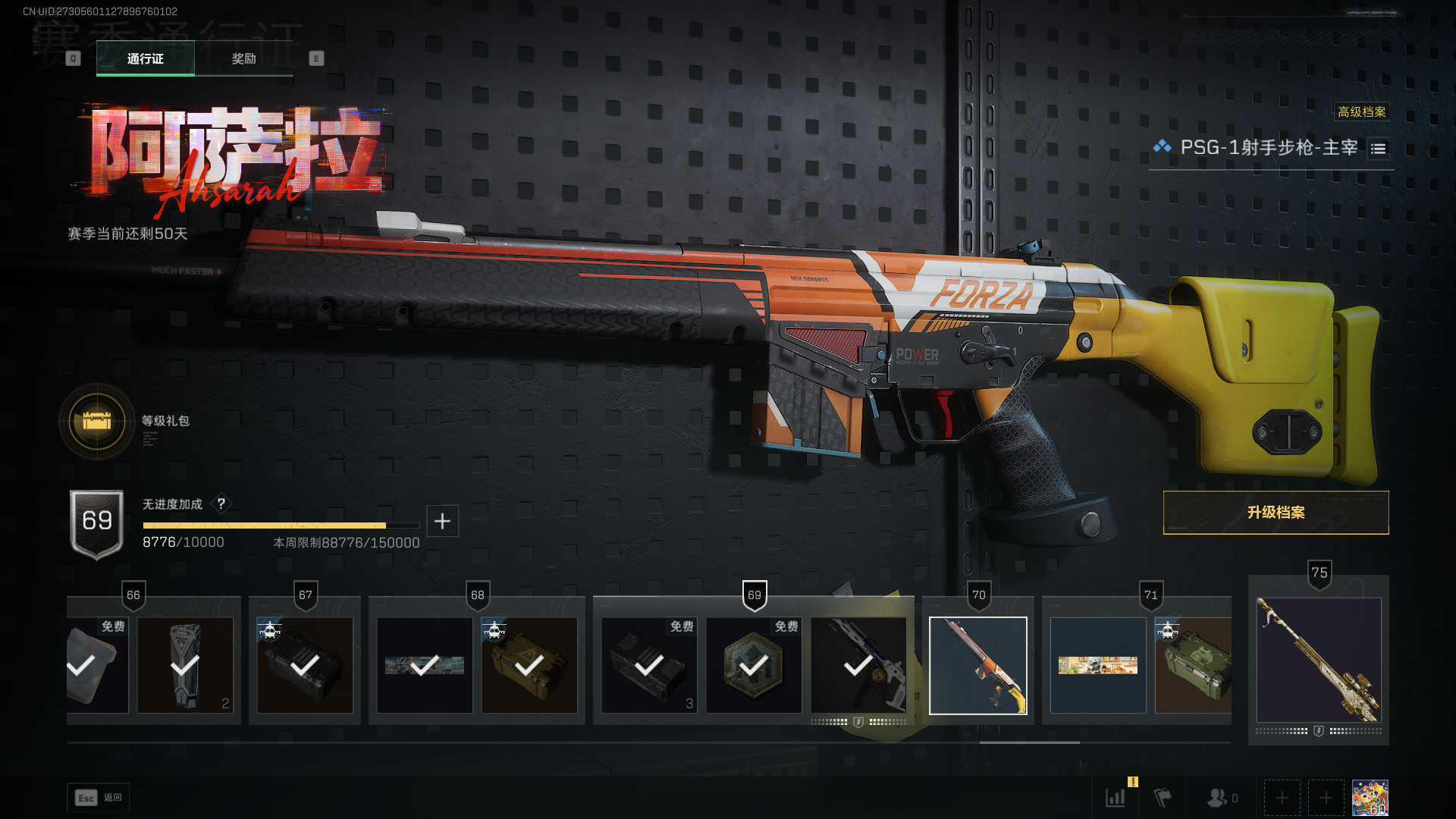Select the level 69 purple weapon reward
Image resolution: width=1456 pixels, height=819 pixels.
(x=858, y=665)
